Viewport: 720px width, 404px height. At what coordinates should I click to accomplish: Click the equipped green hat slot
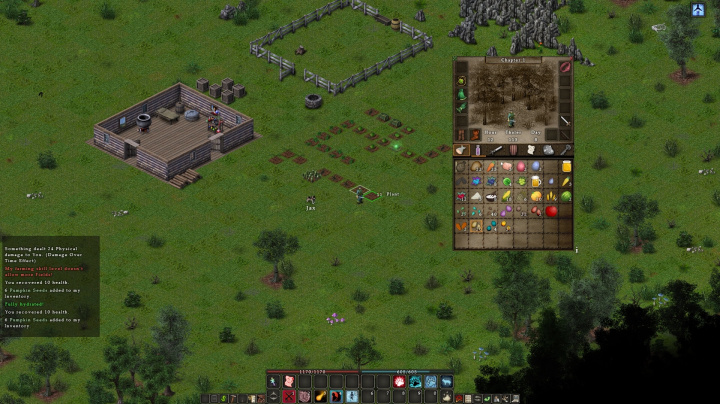coord(462,81)
